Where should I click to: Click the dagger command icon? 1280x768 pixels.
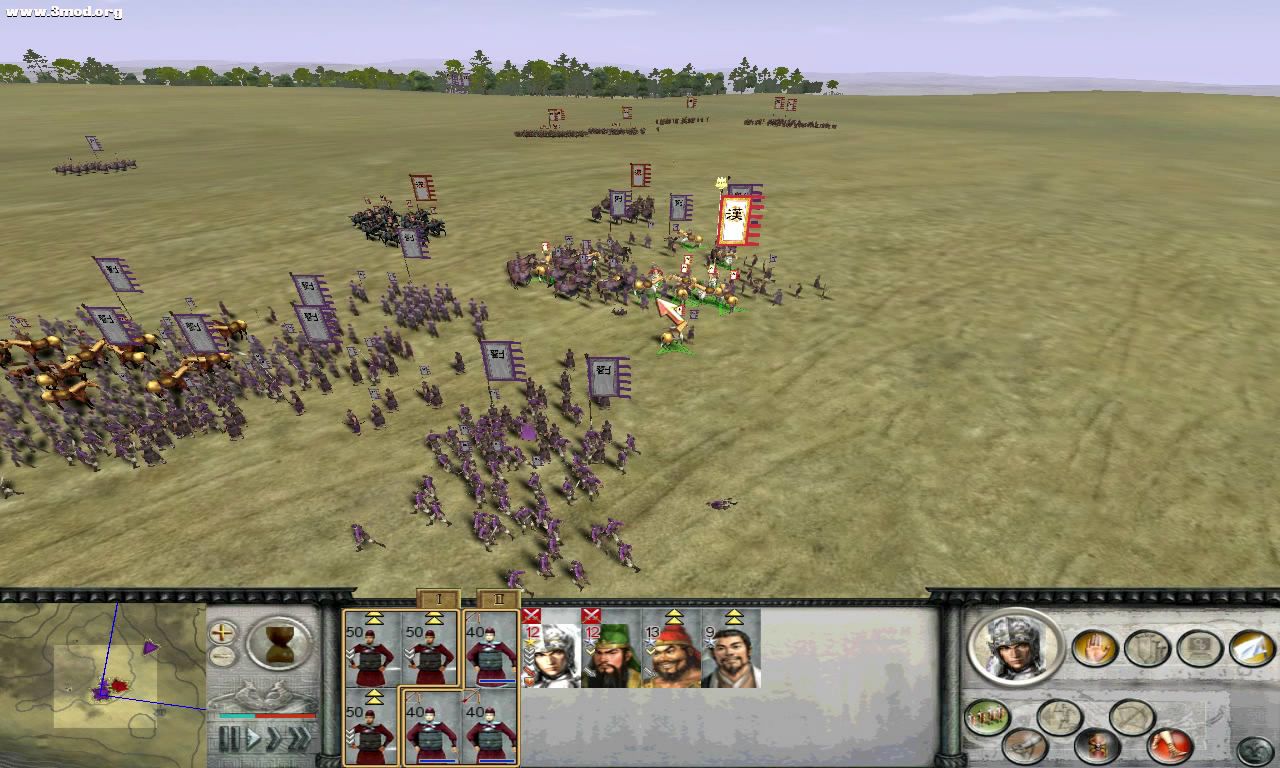1025,745
